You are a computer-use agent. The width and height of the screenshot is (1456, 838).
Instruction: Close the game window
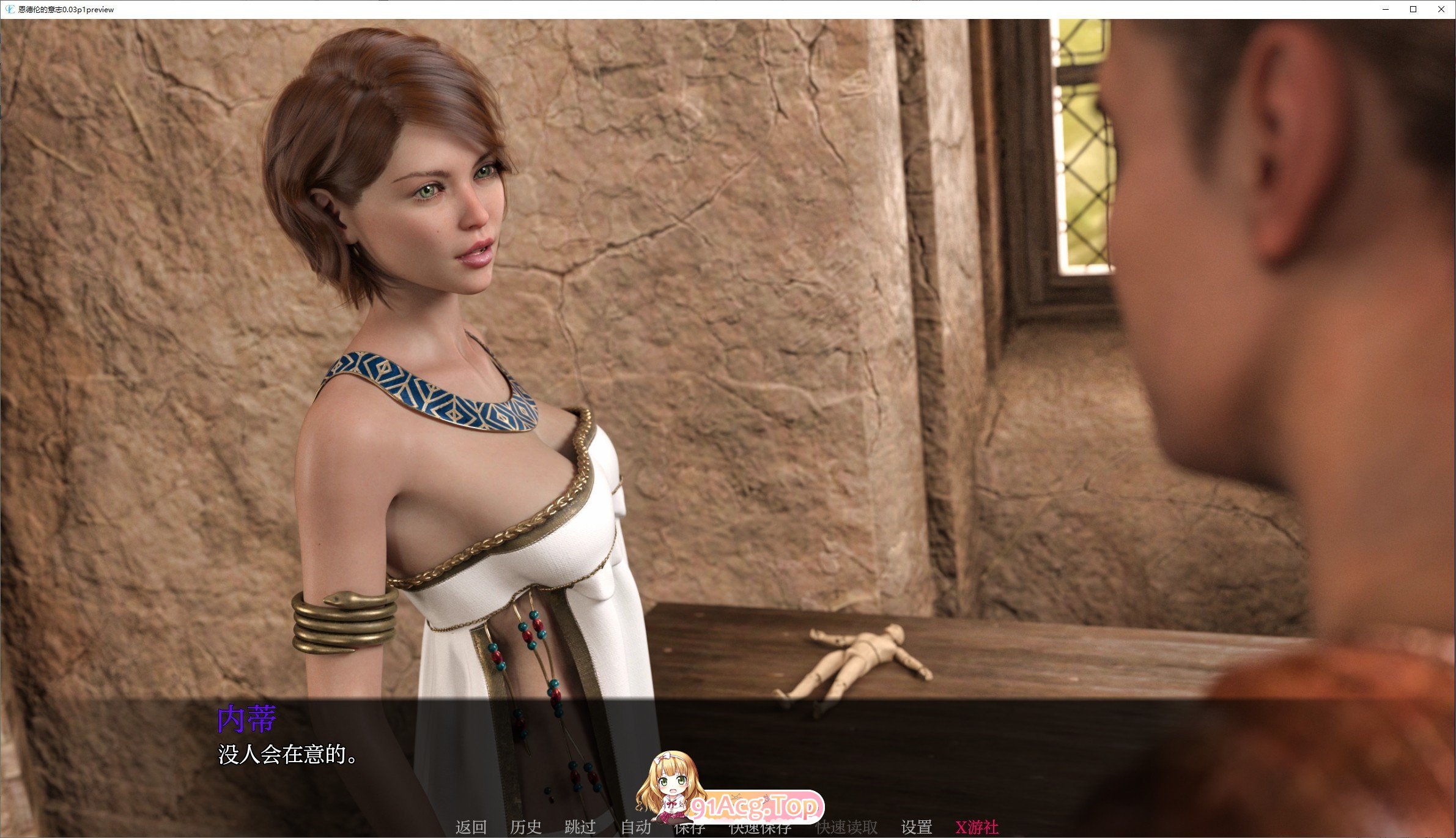pyautogui.click(x=1441, y=9)
